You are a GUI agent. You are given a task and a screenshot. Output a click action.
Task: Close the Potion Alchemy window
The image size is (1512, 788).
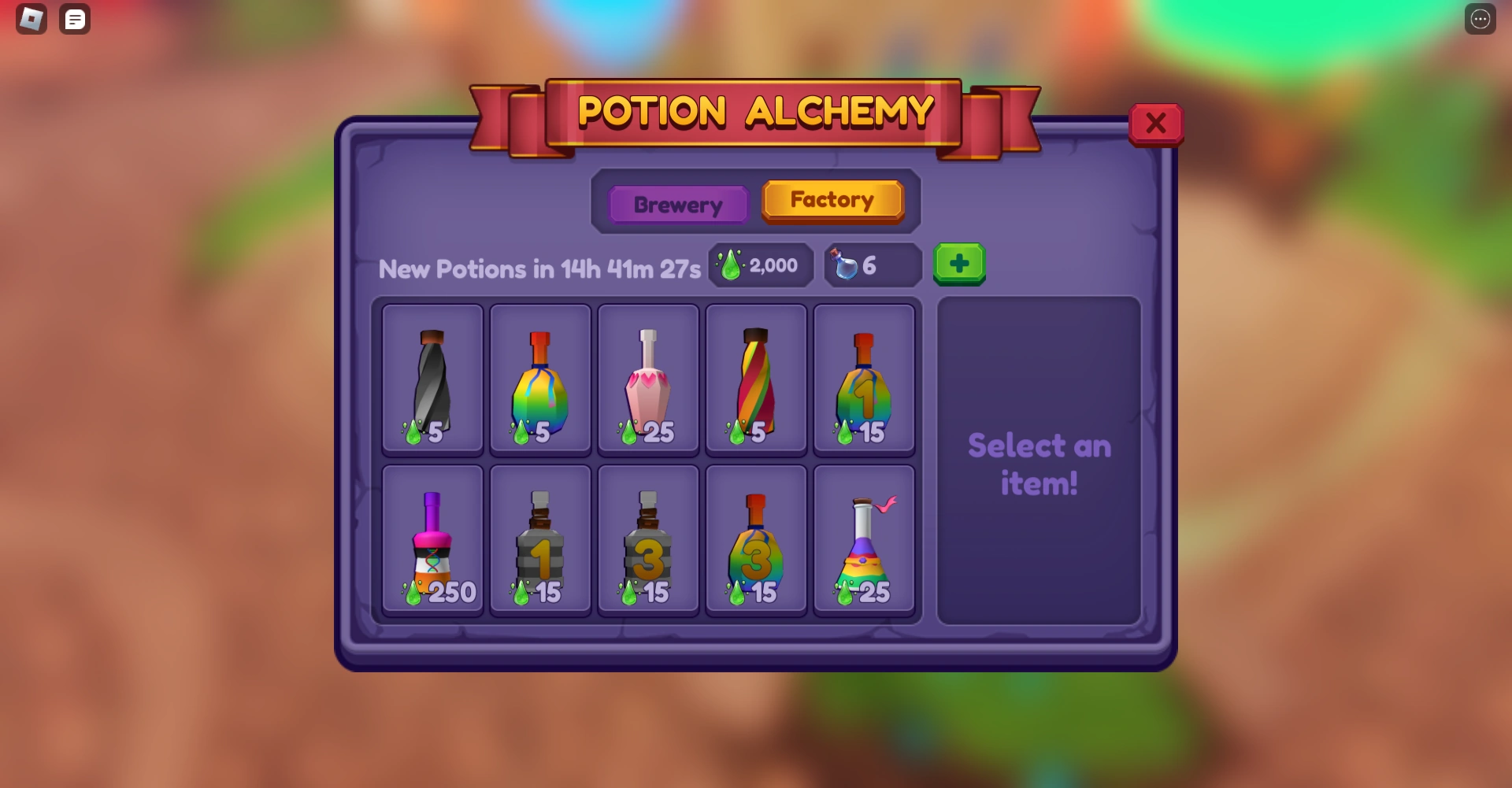tap(1156, 123)
